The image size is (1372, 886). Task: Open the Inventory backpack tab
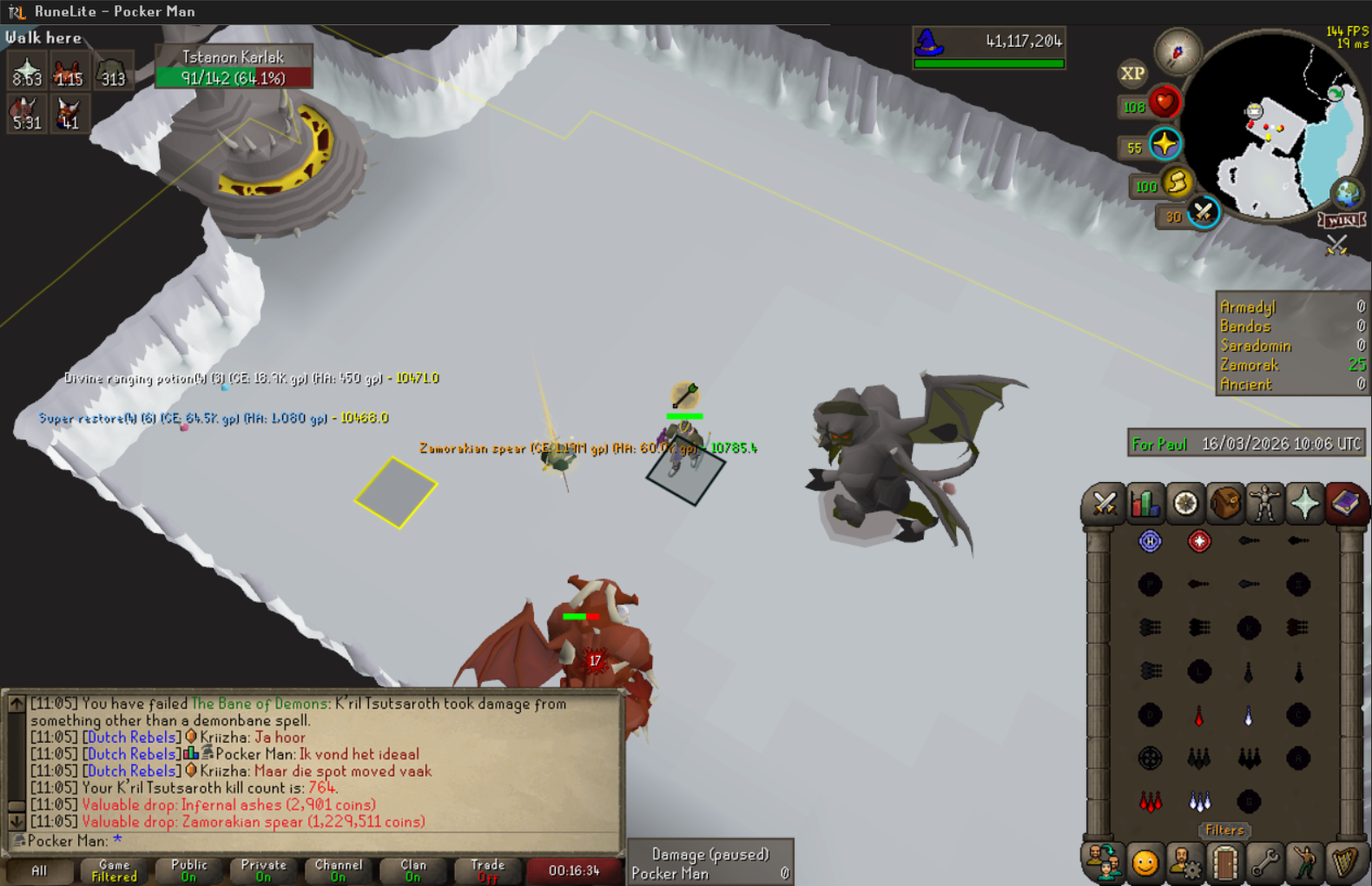(x=1225, y=504)
